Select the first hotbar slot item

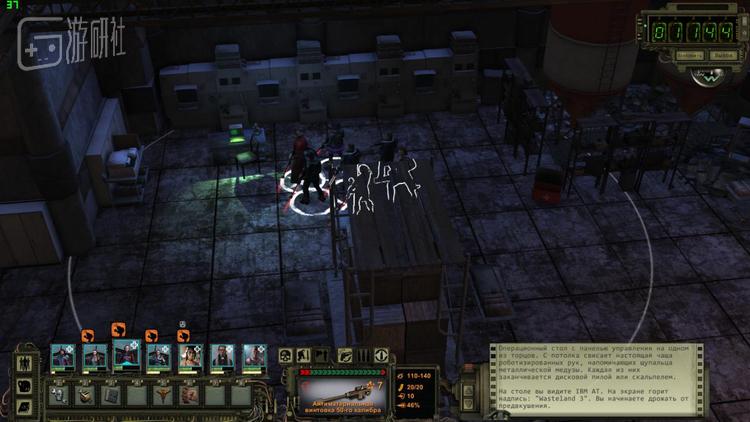tap(58, 395)
